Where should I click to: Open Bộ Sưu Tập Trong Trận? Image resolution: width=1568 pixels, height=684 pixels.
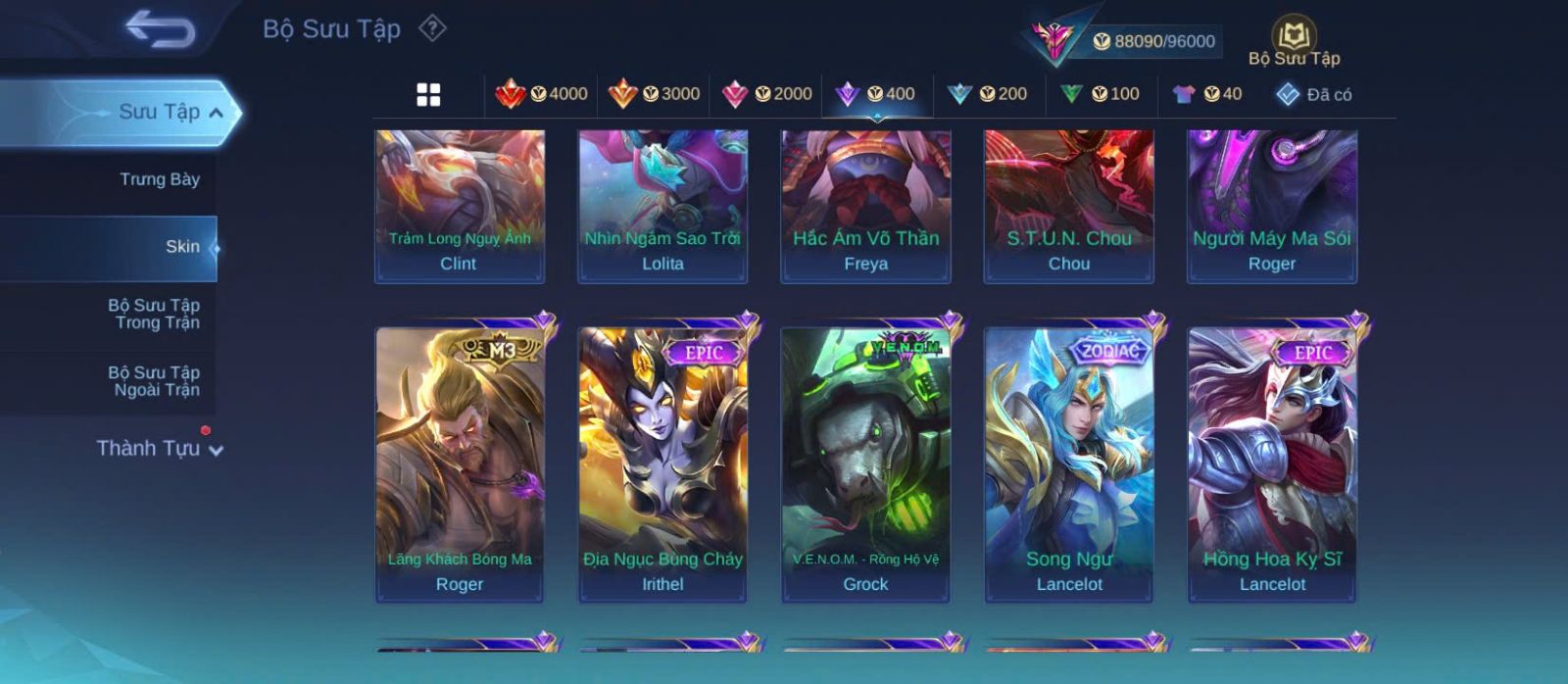[x=154, y=314]
